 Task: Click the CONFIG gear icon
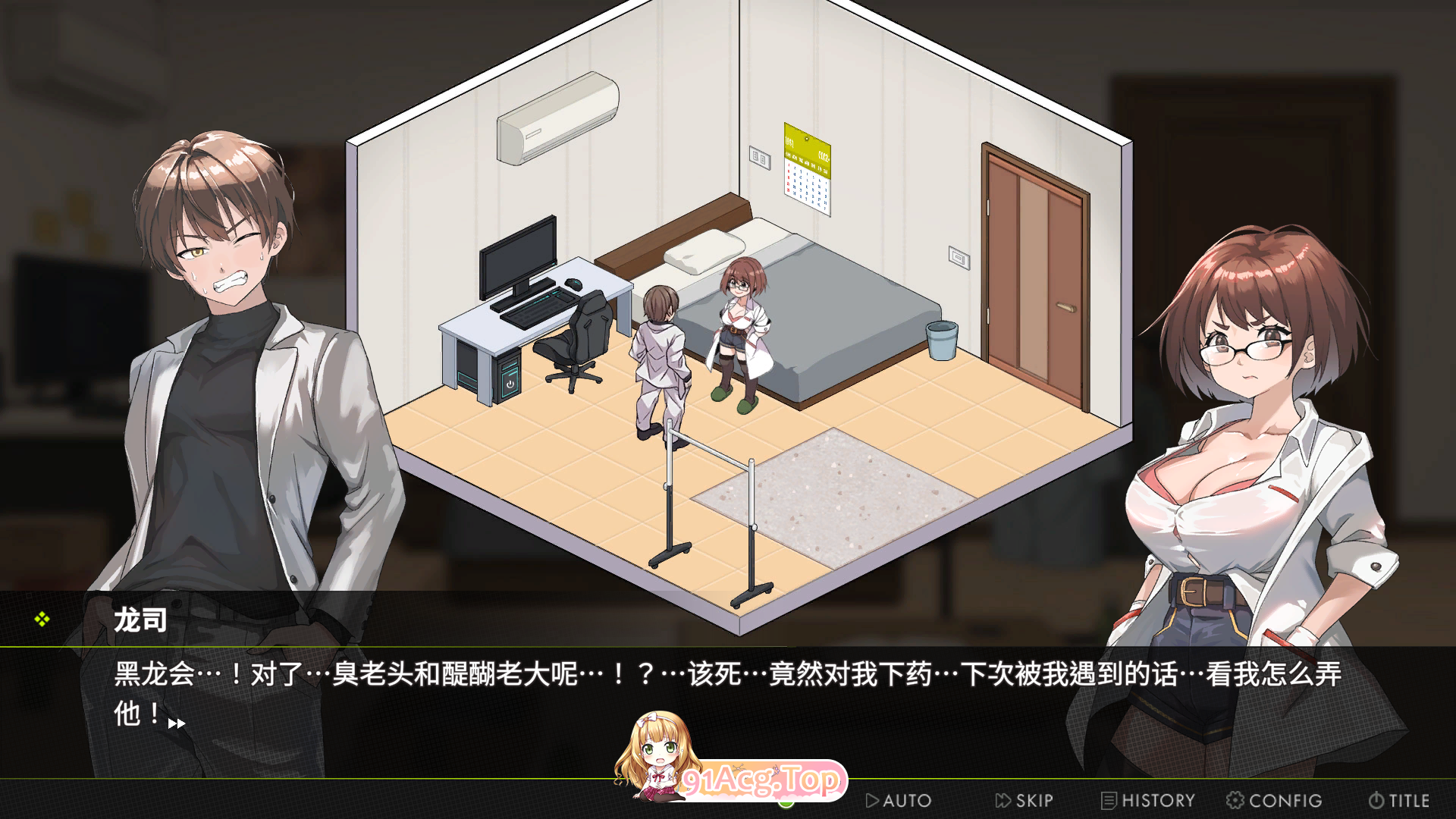click(1235, 799)
